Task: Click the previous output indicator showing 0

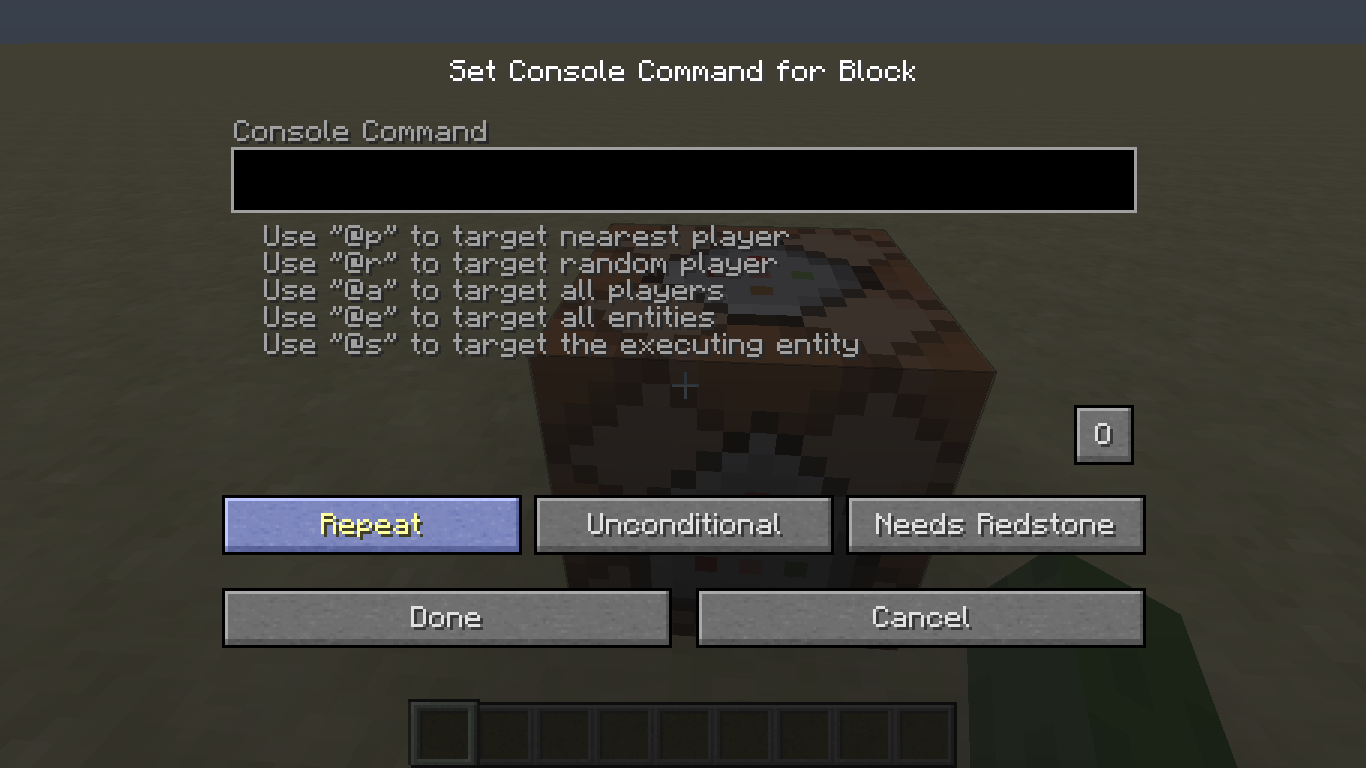Action: point(1103,434)
